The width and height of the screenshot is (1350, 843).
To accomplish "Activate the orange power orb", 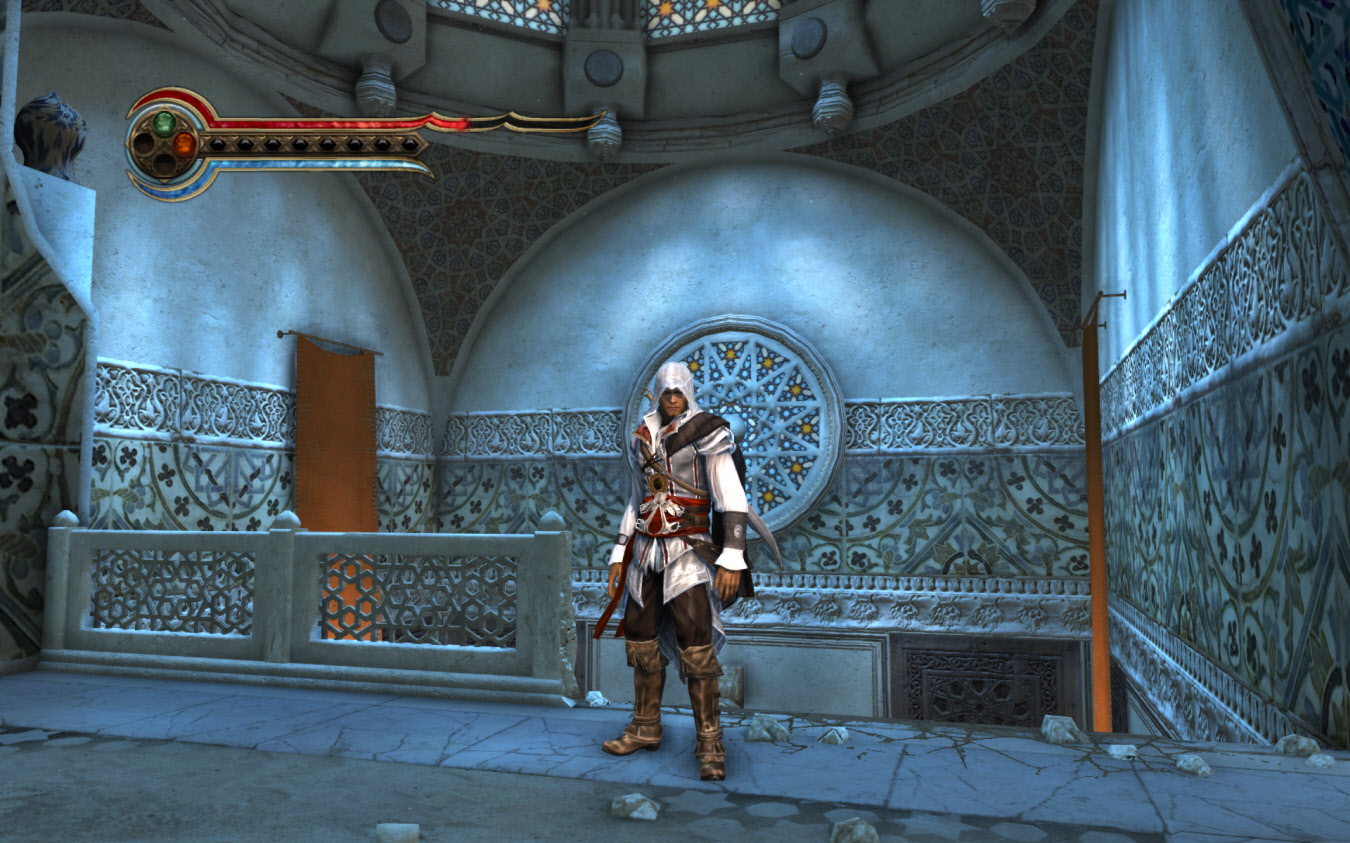I will pos(184,144).
